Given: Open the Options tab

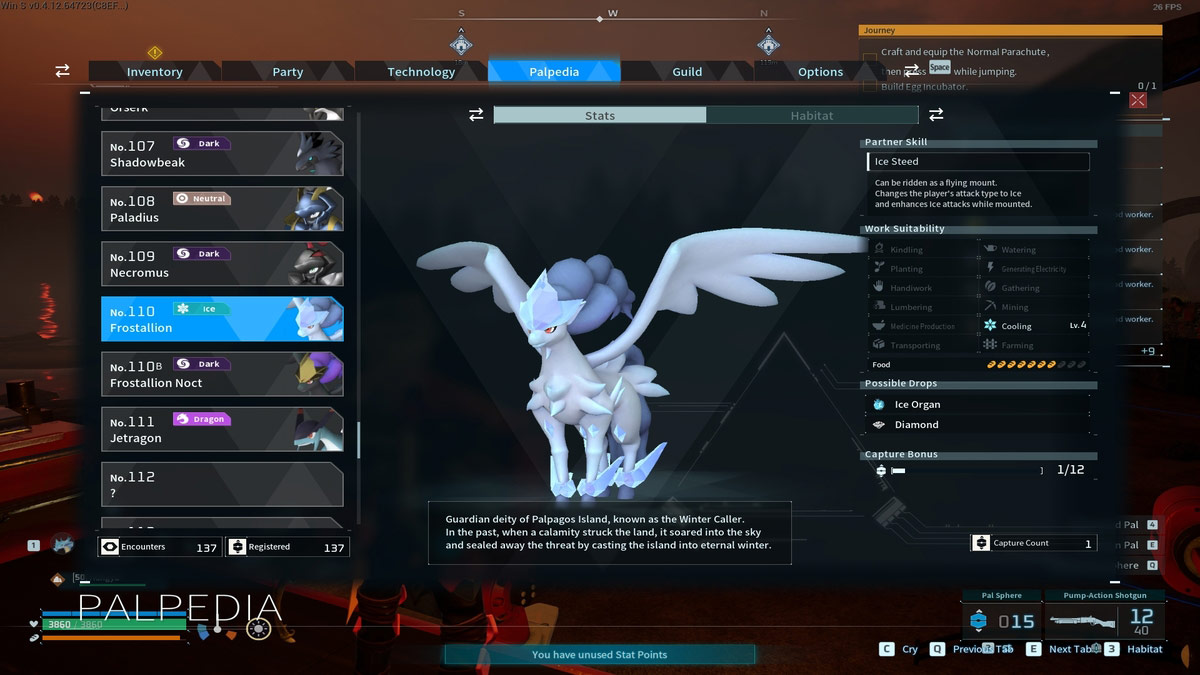Looking at the screenshot, I should pyautogui.click(x=820, y=72).
